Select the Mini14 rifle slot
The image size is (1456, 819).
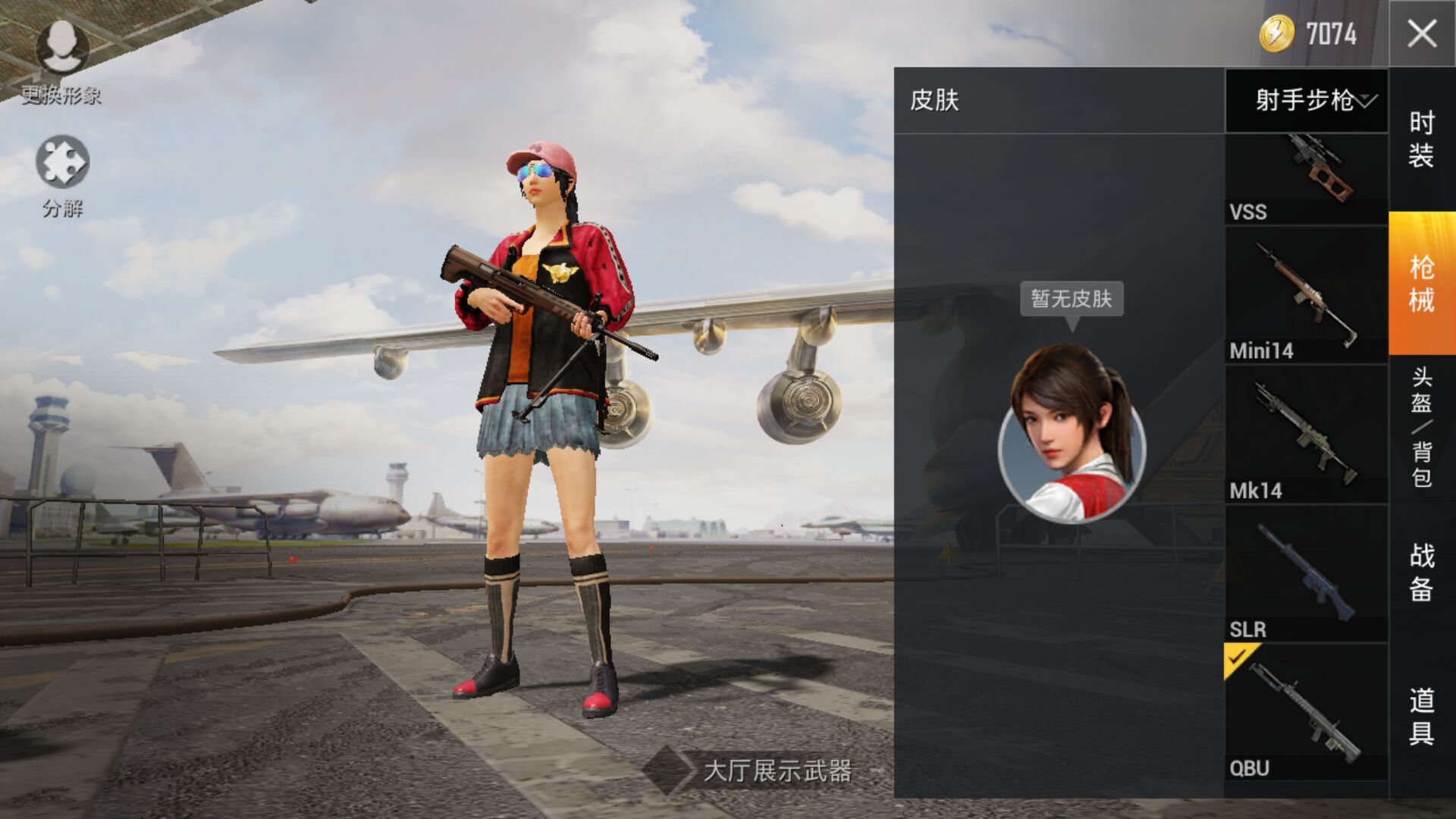pos(1306,294)
